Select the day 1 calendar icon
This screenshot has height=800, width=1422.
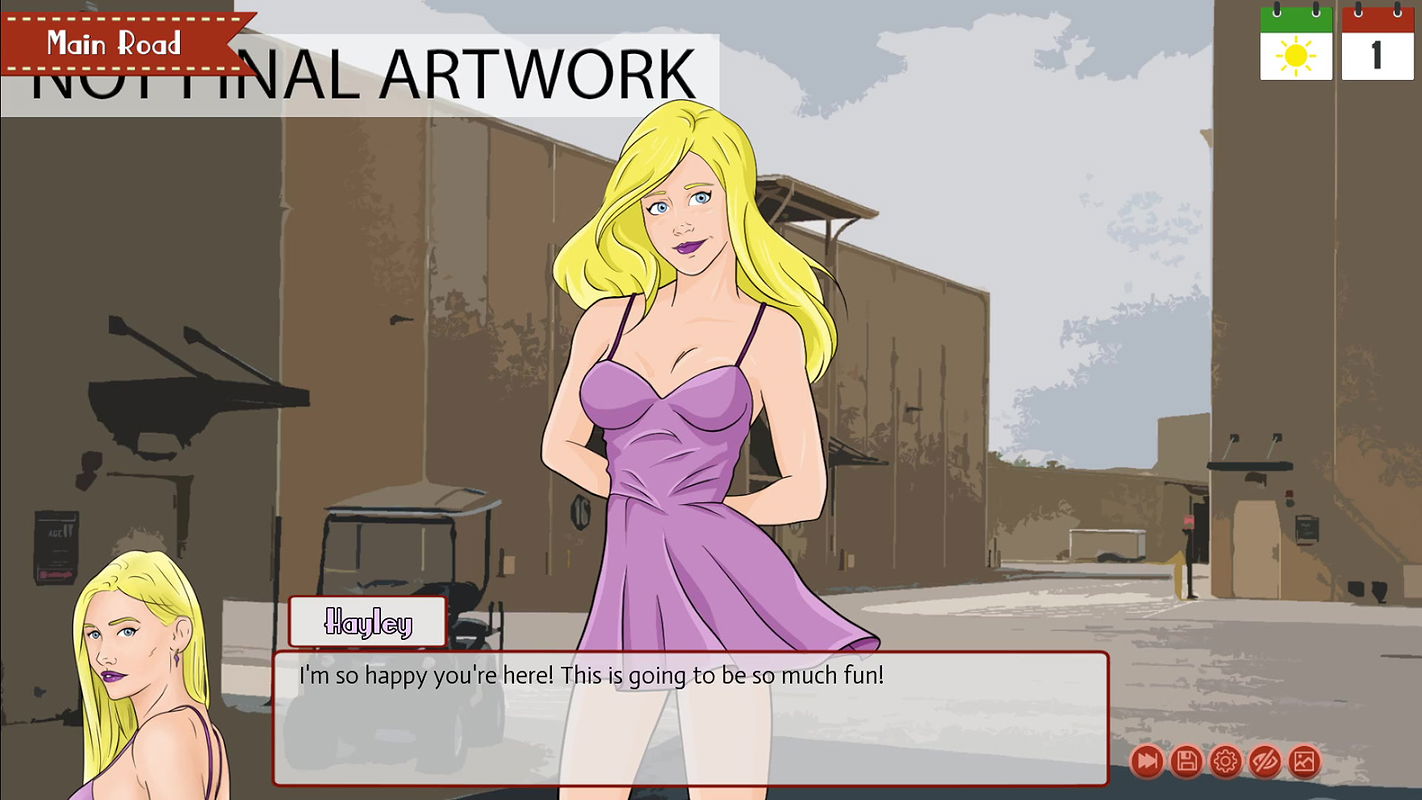click(x=1377, y=44)
